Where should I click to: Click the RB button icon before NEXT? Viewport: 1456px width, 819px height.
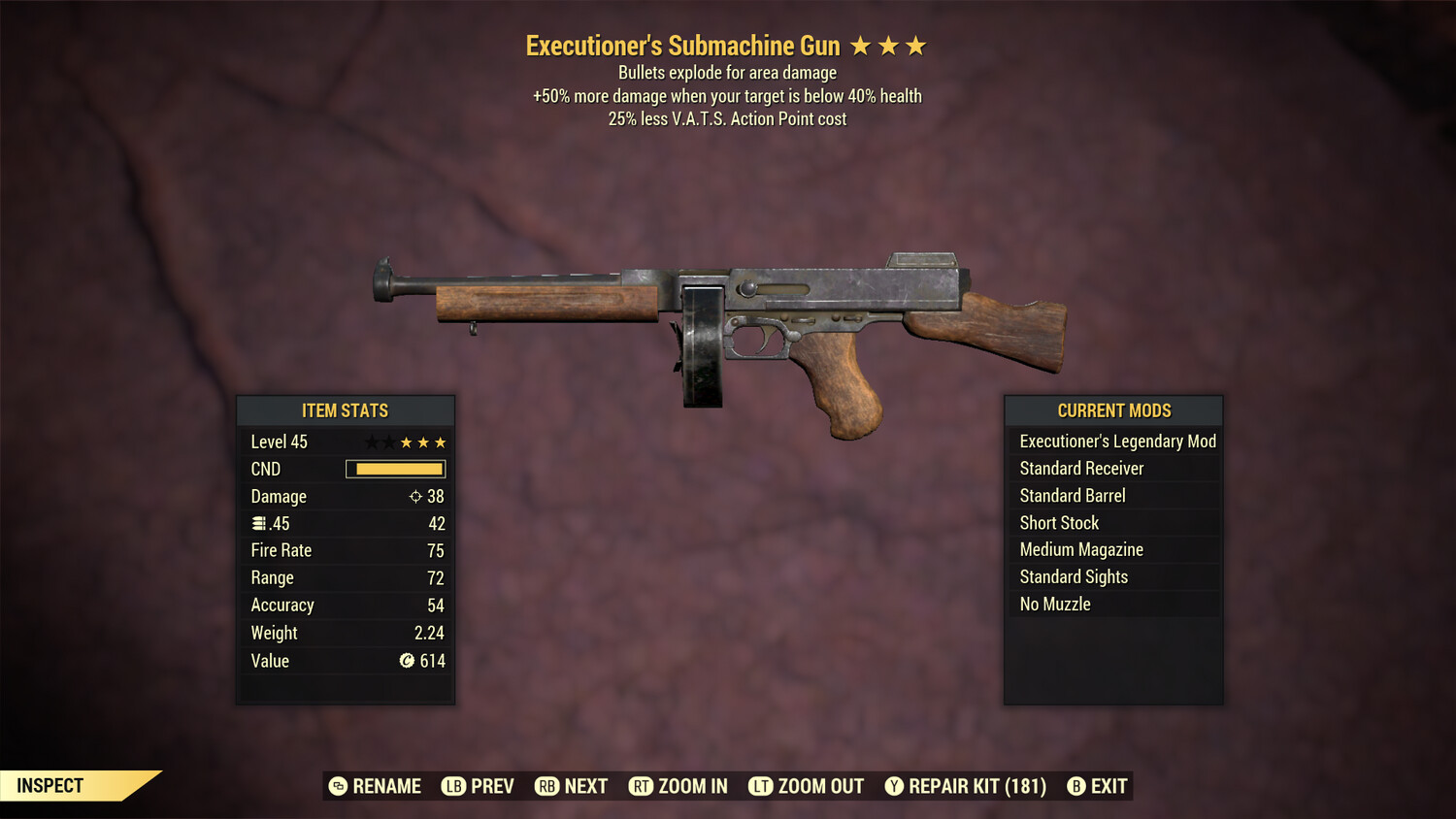(x=546, y=786)
